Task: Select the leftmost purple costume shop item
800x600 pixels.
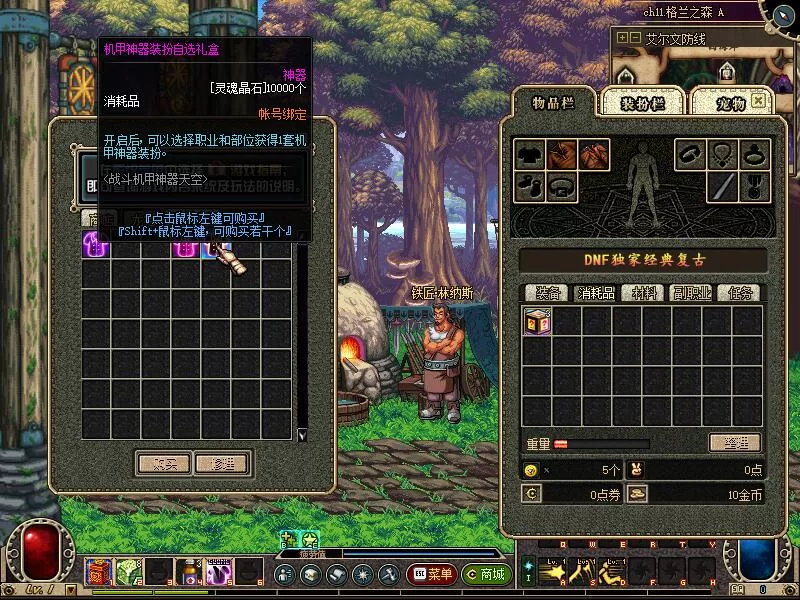Action: click(93, 245)
